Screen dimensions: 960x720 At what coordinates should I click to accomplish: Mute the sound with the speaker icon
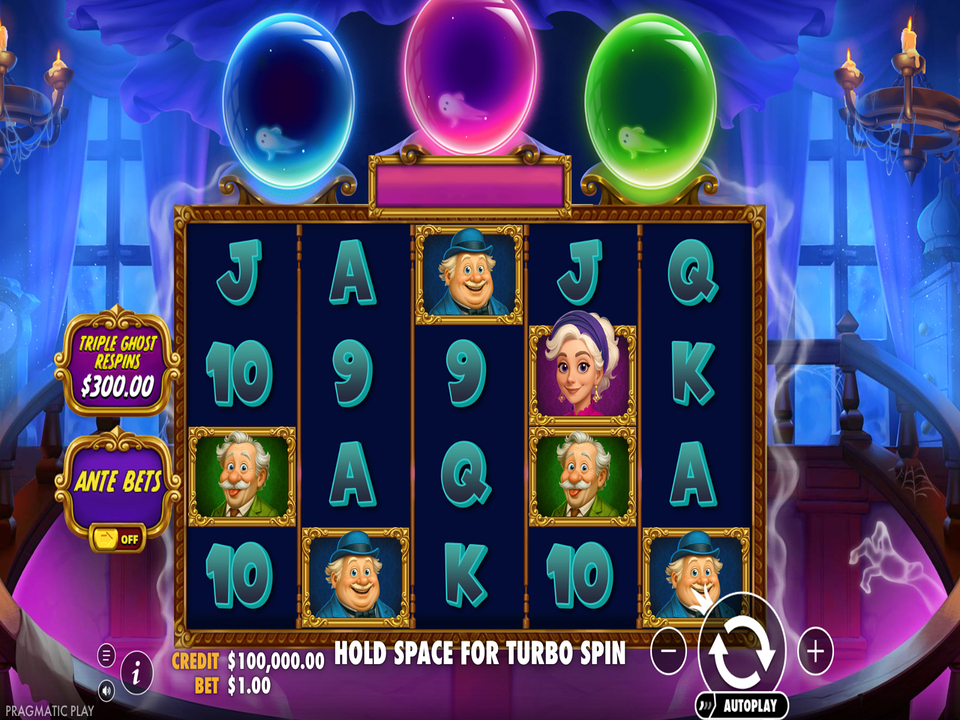tap(106, 689)
